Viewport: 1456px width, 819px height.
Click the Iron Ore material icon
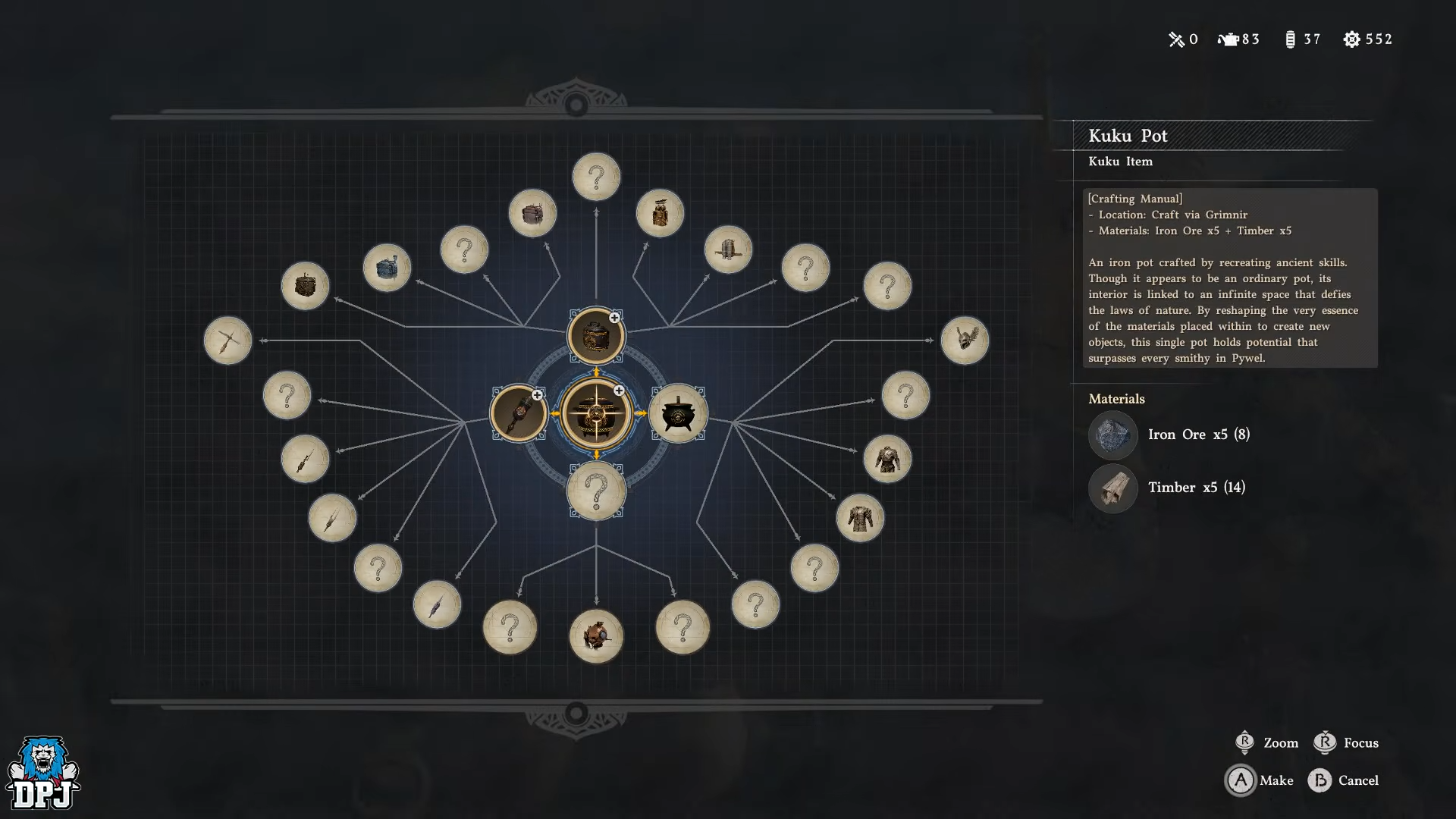1112,435
